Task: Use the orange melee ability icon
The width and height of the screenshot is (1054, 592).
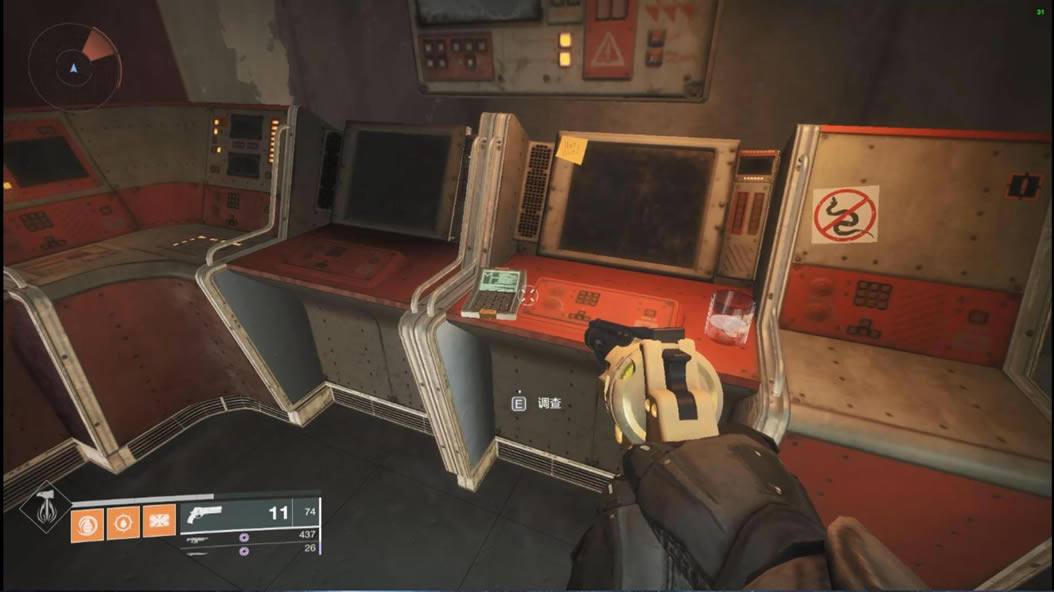Action: point(123,521)
